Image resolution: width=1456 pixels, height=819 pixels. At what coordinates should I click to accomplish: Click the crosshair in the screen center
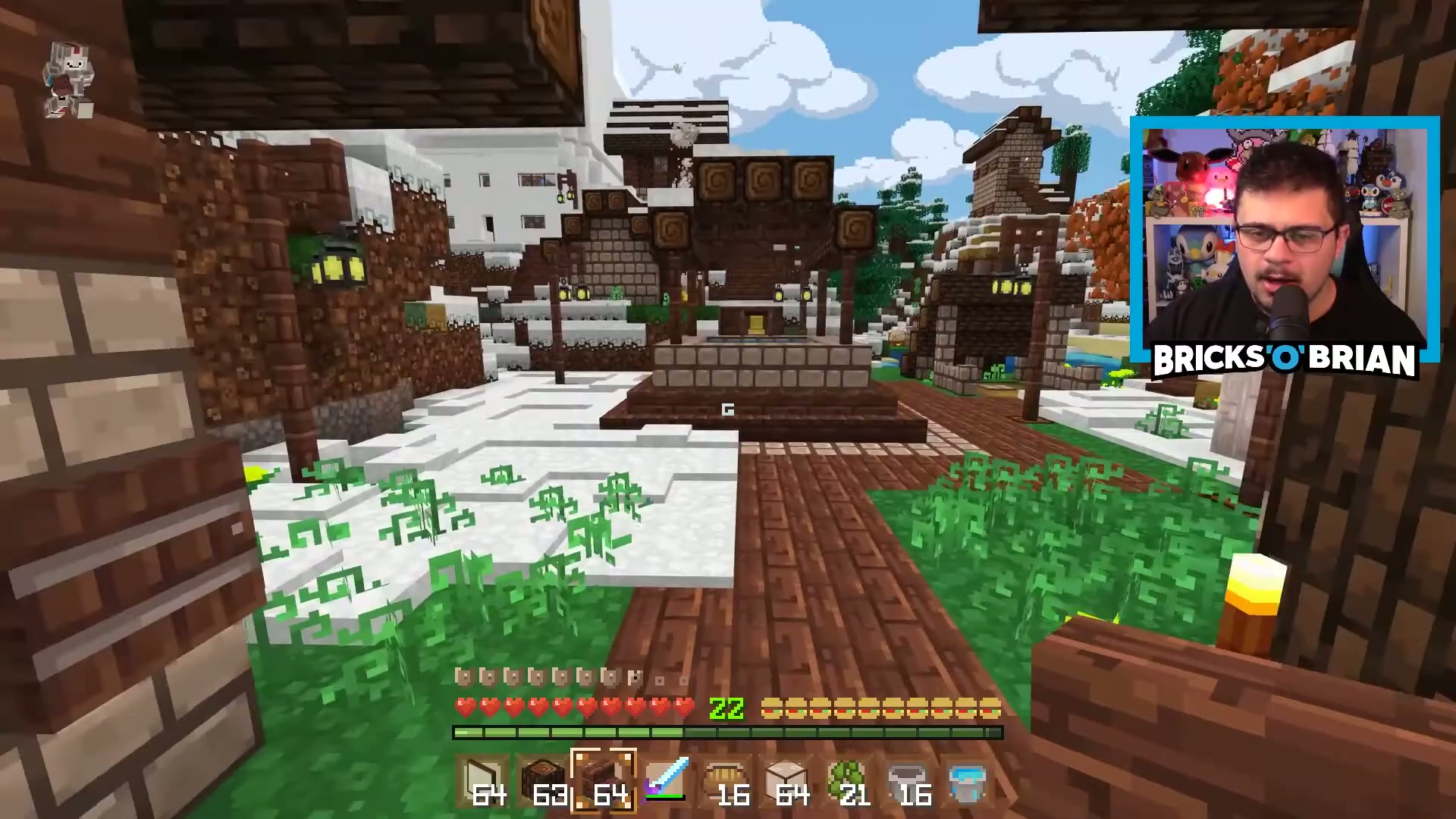(x=728, y=409)
